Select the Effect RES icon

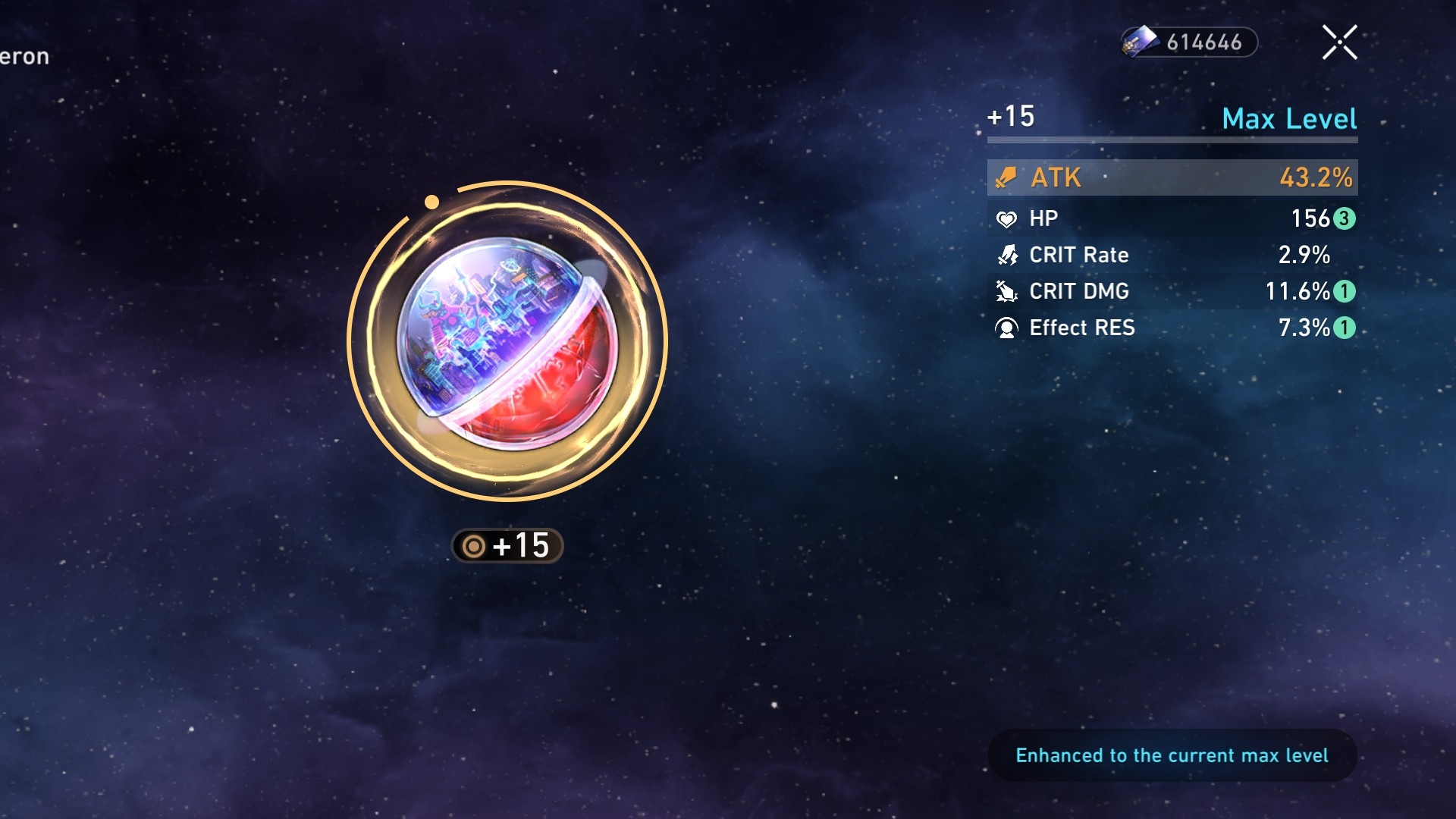[1006, 328]
